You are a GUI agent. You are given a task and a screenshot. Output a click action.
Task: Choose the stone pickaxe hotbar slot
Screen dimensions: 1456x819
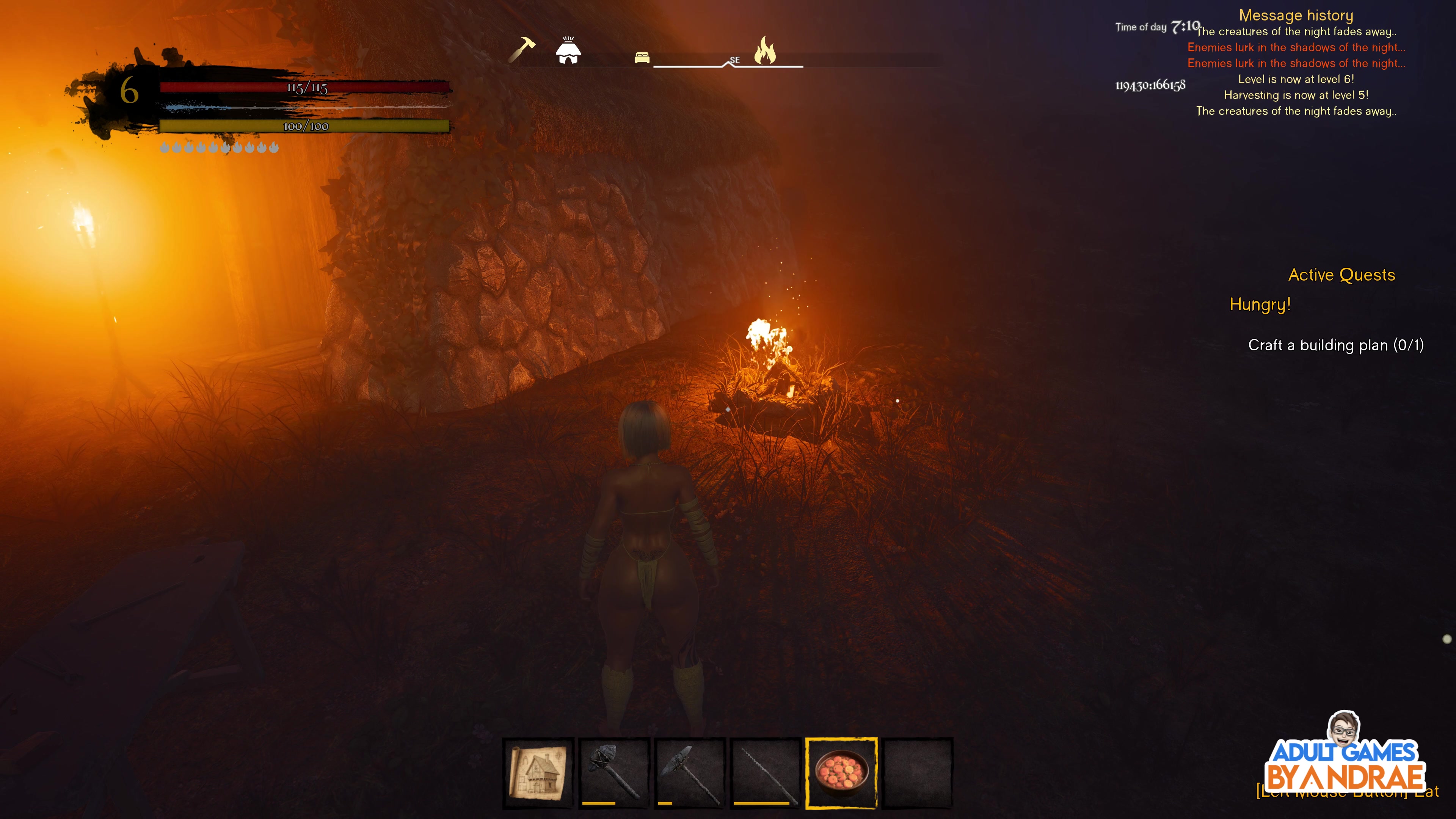click(x=690, y=772)
